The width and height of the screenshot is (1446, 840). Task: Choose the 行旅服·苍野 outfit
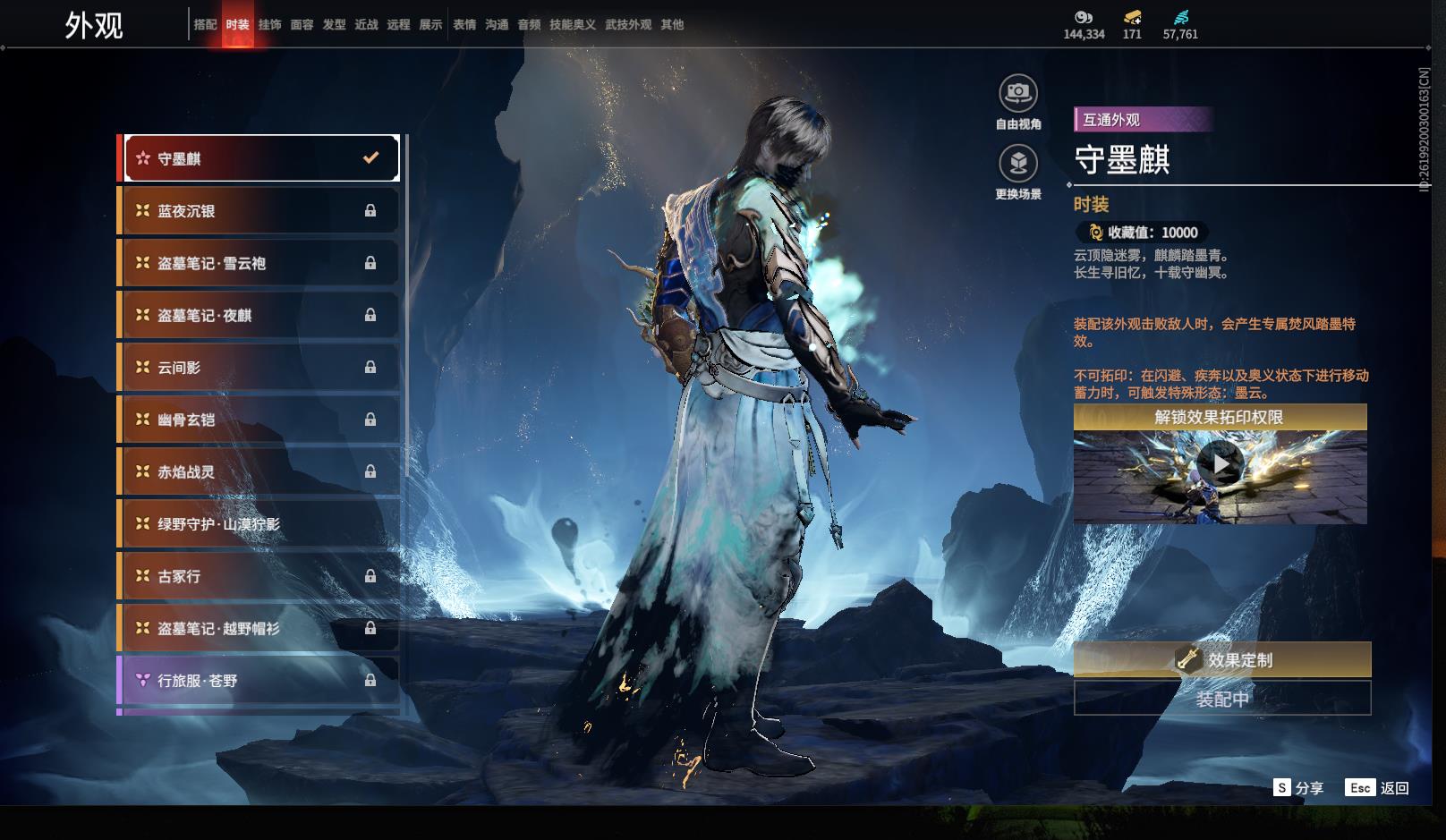pyautogui.click(x=259, y=681)
